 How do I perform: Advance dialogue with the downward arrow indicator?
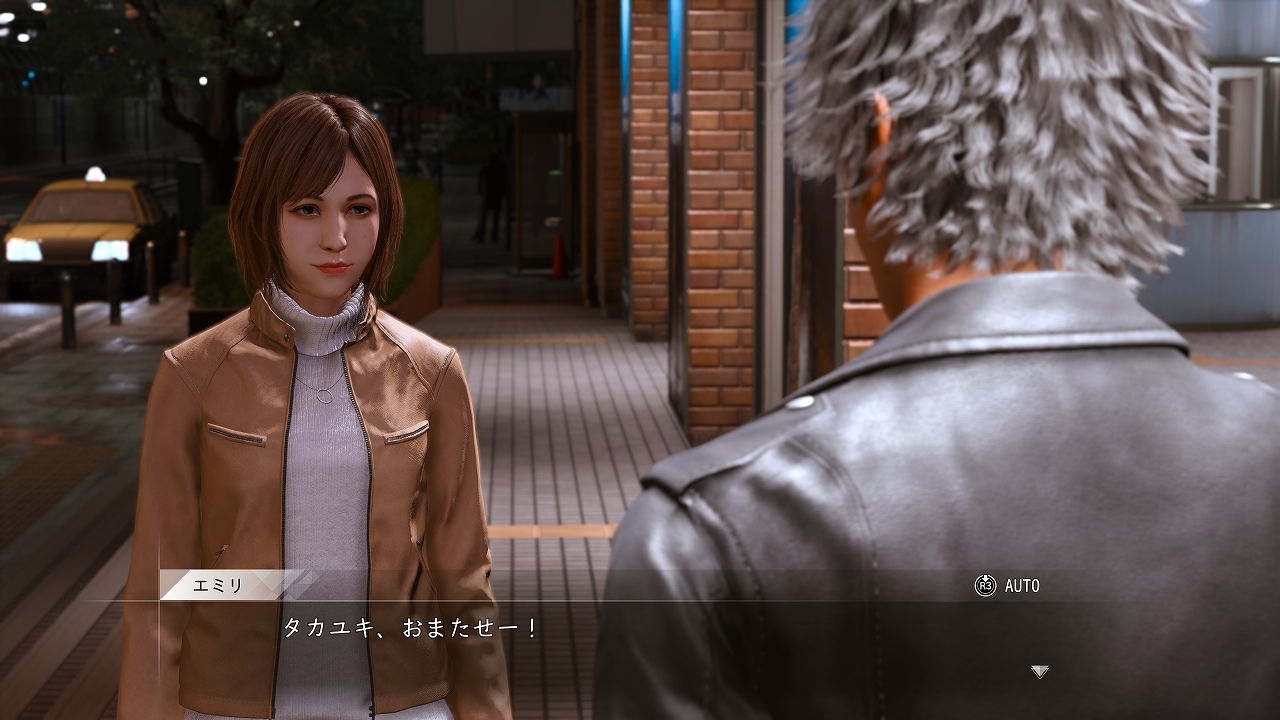[1040, 672]
